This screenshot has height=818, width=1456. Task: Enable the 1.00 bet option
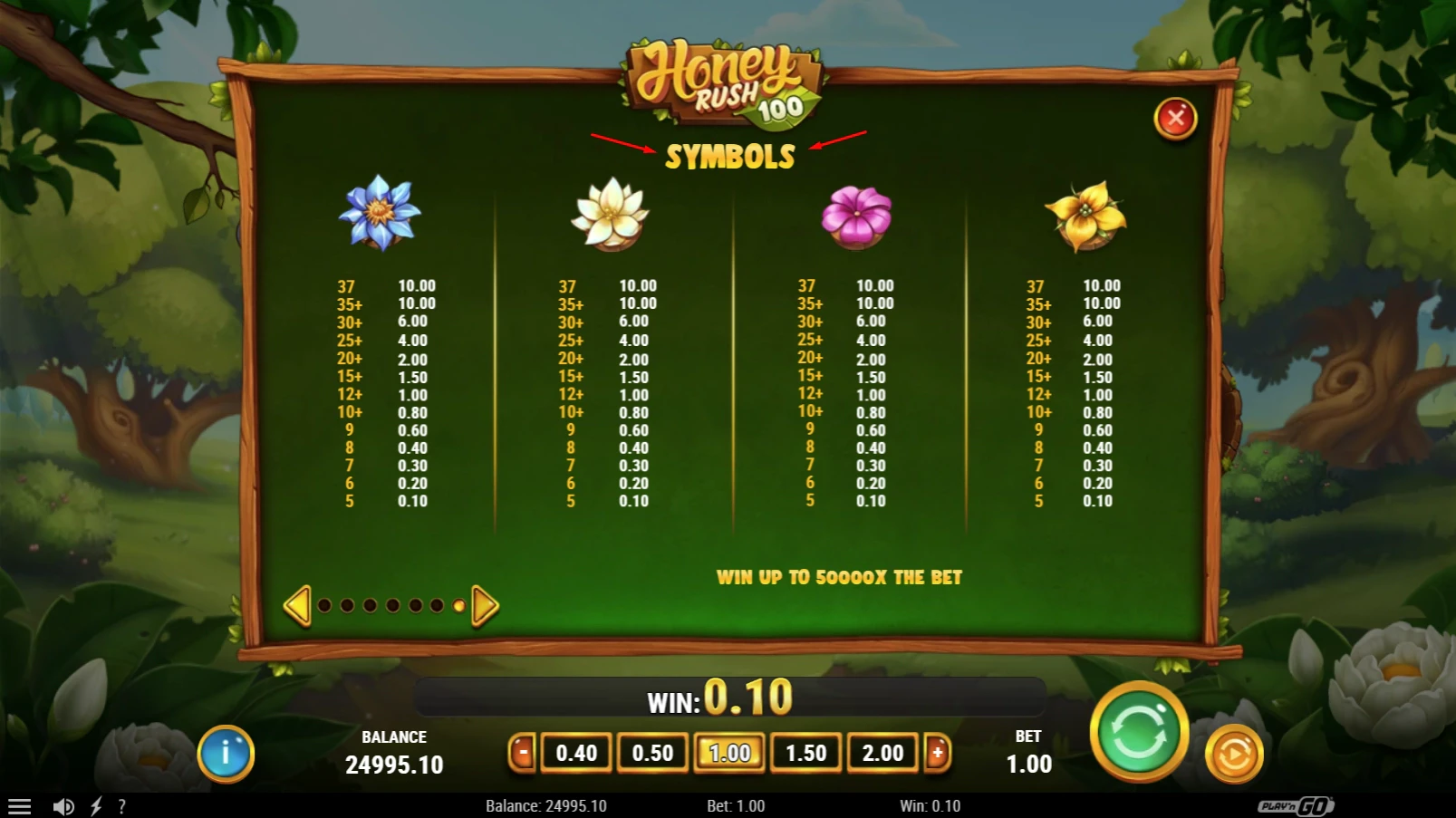[729, 753]
